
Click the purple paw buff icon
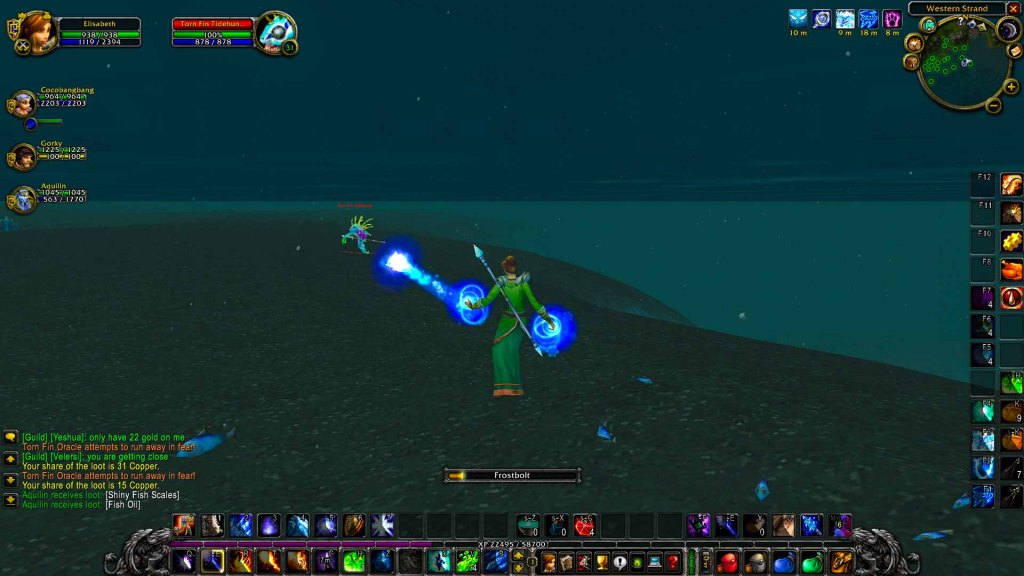pyautogui.click(x=892, y=18)
